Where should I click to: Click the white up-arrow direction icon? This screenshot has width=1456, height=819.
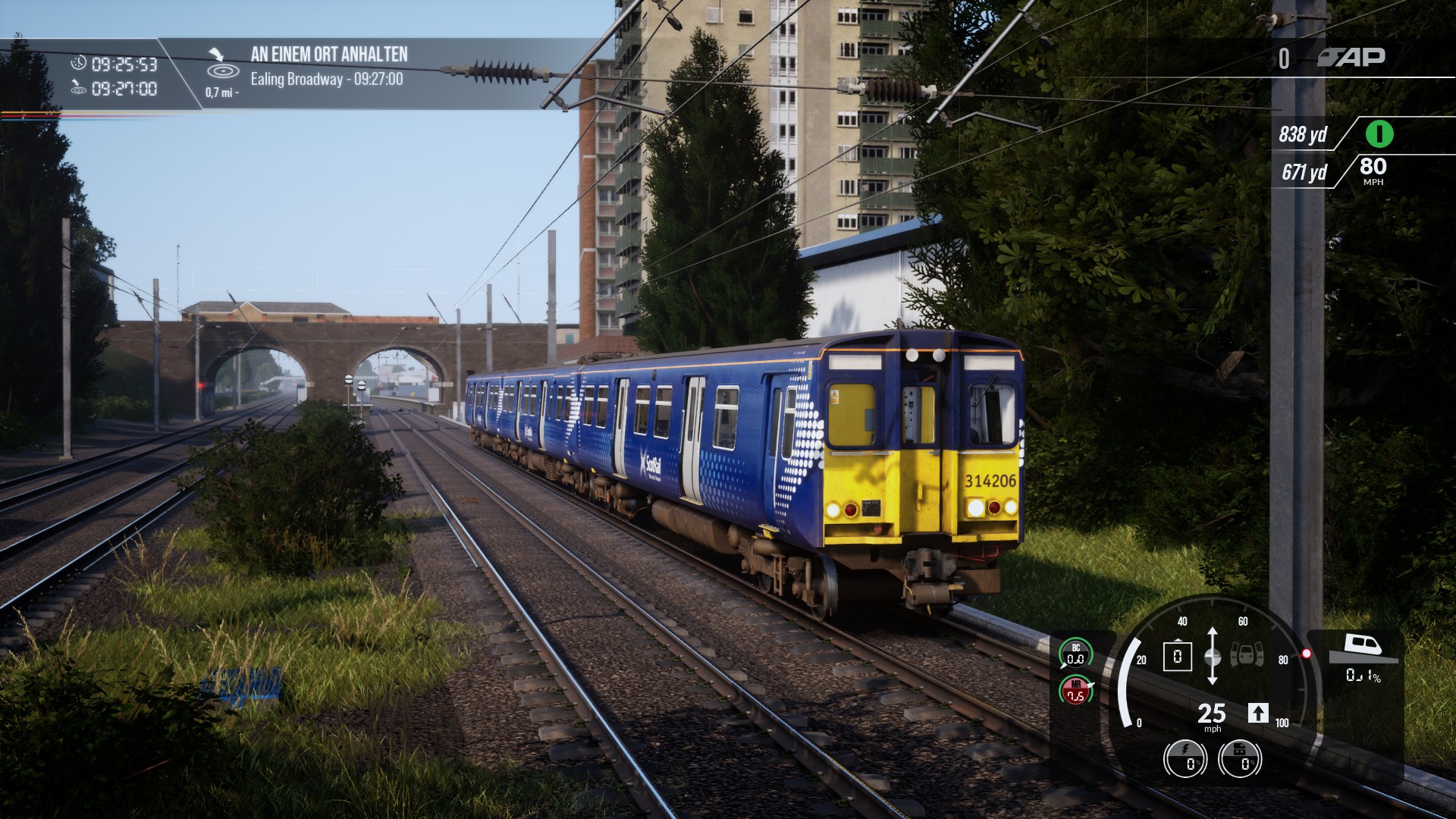(1257, 713)
